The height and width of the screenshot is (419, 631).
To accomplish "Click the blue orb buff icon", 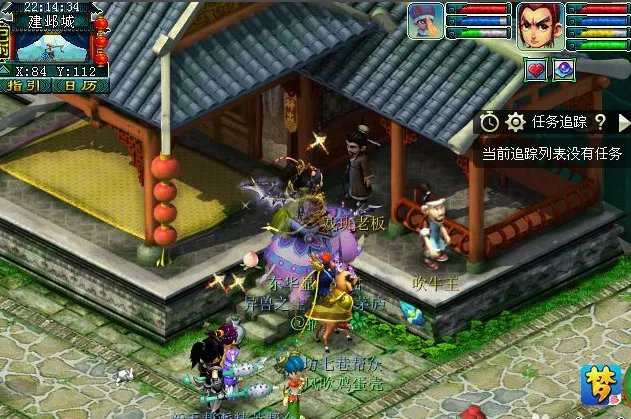I will click(564, 69).
